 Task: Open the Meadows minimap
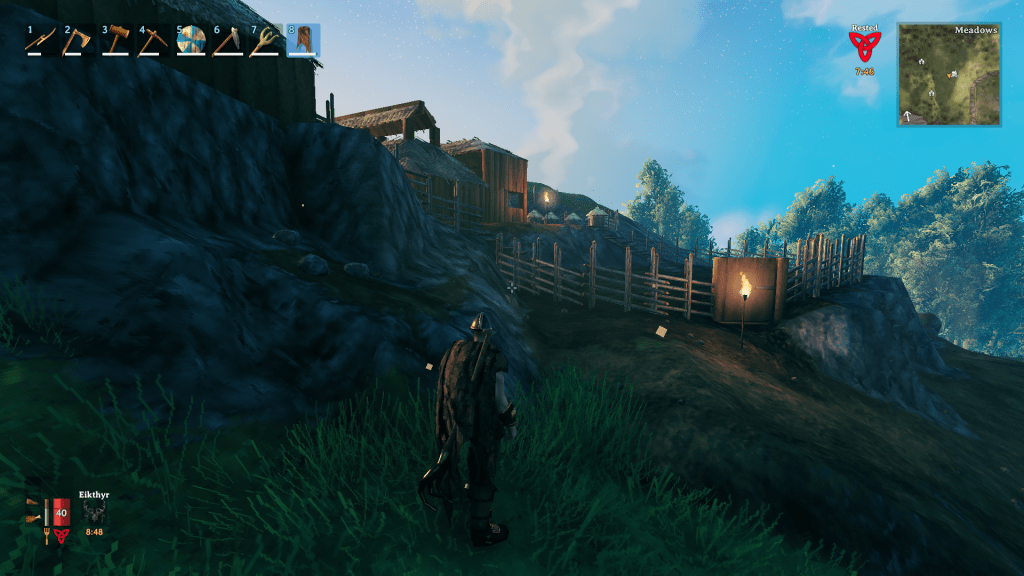pos(948,76)
